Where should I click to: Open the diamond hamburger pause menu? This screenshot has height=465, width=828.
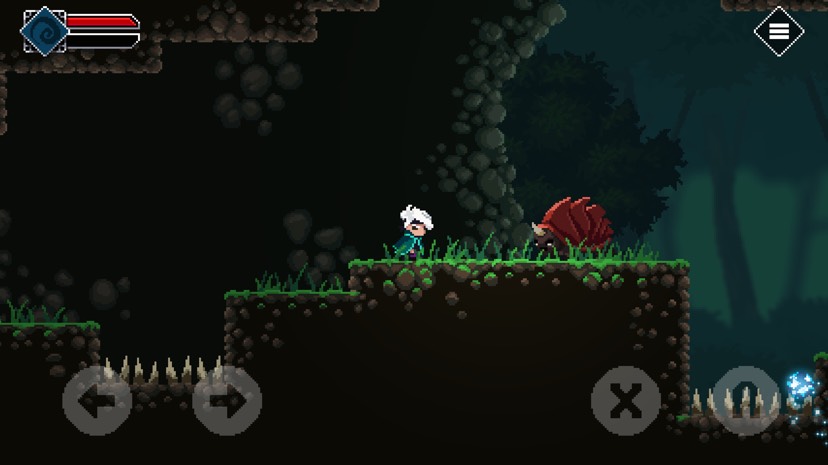tap(779, 32)
